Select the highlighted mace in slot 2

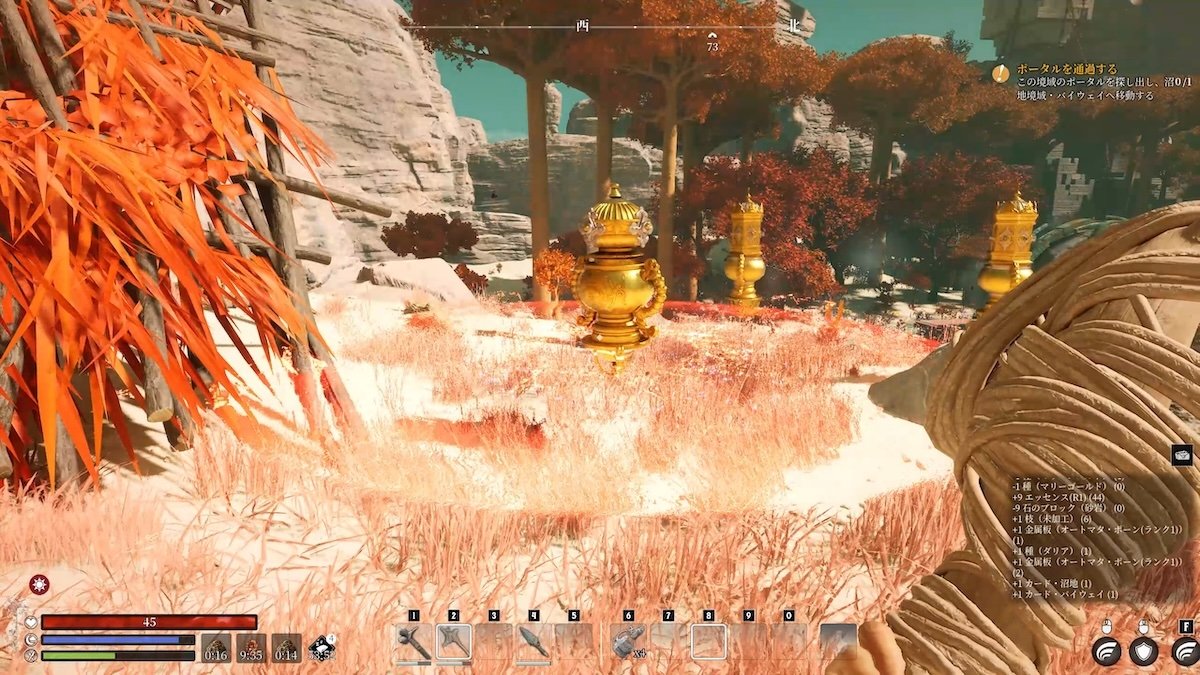[x=454, y=641]
